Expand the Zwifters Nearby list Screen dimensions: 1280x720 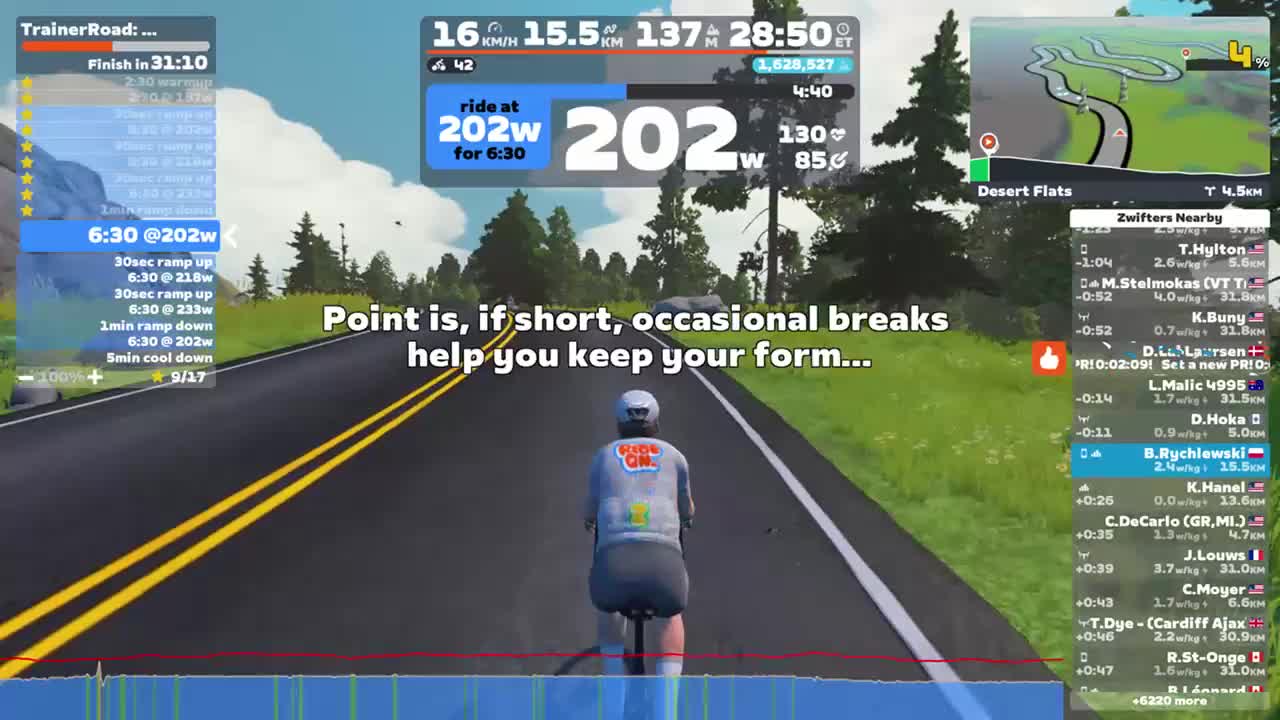[1169, 217]
